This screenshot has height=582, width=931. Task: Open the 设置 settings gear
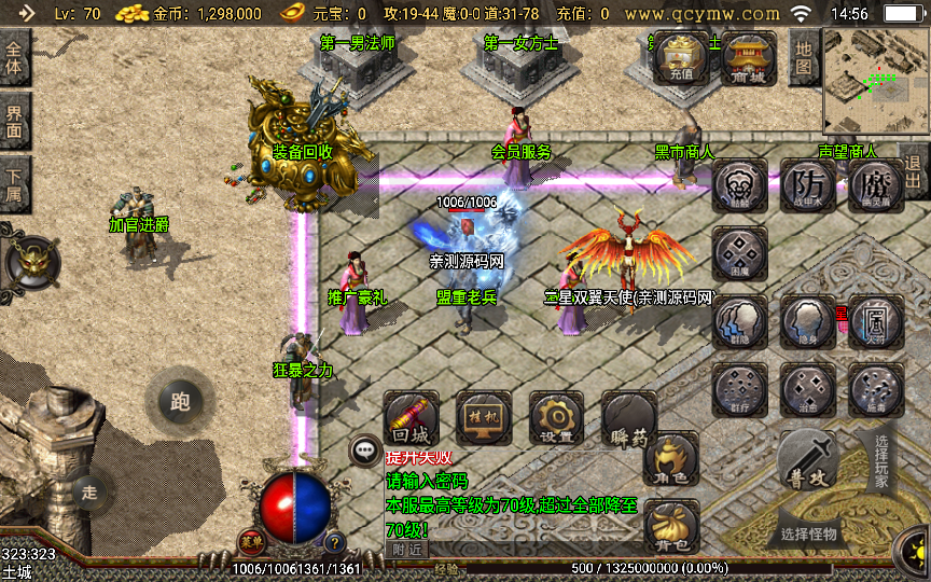[x=556, y=418]
